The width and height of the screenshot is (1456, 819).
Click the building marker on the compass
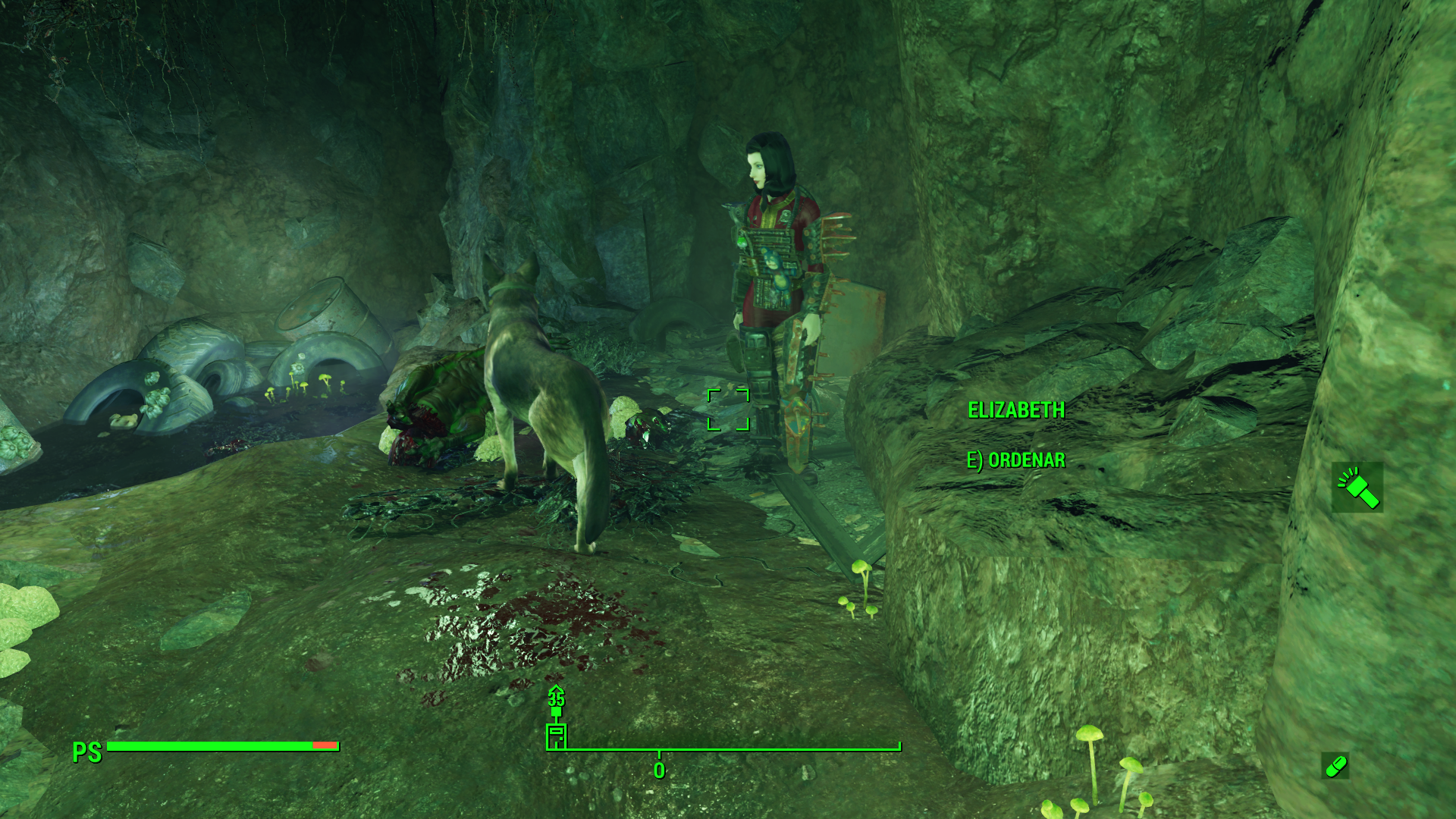556,736
